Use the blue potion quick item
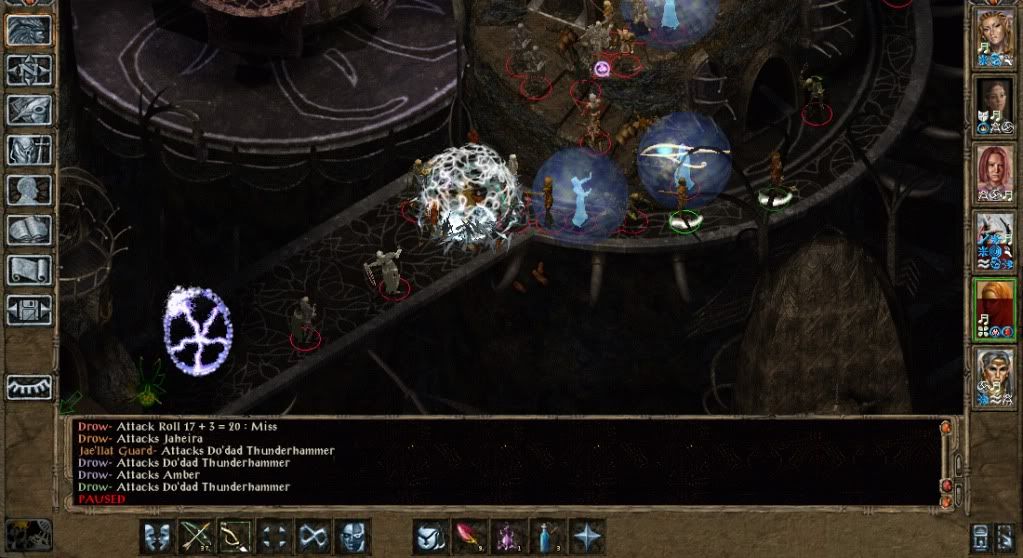Image resolution: width=1023 pixels, height=558 pixels. [548, 536]
